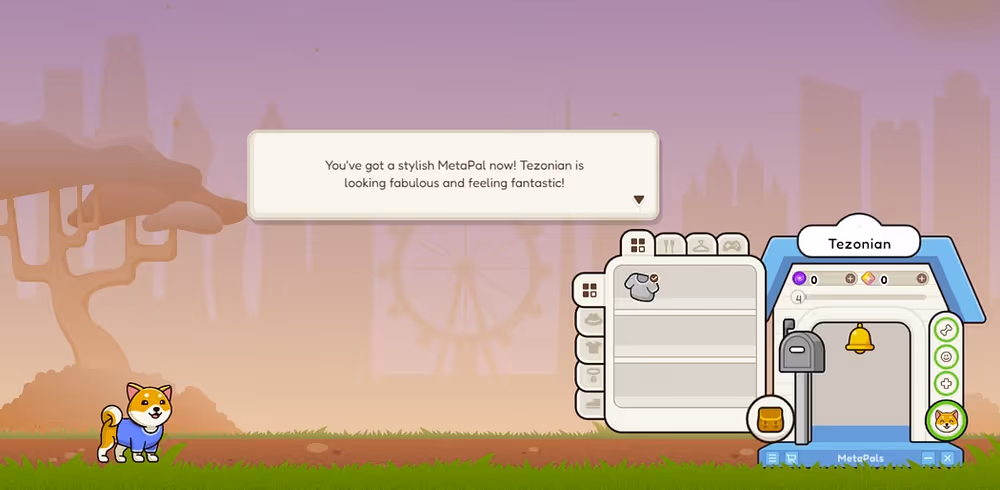Filter items by collar category
This screenshot has width=1000, height=490.
coord(590,376)
